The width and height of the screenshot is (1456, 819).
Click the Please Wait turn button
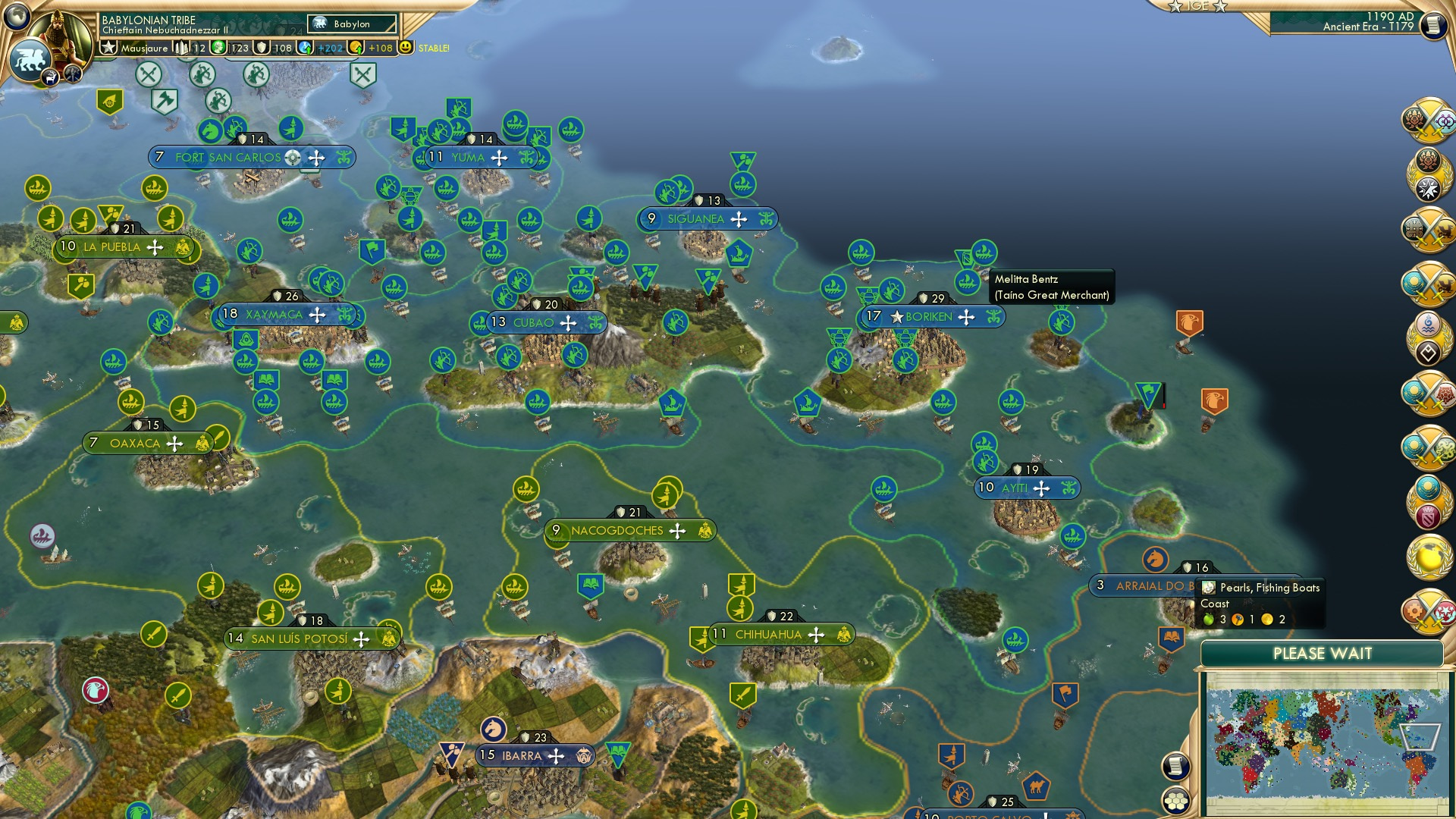coord(1322,654)
